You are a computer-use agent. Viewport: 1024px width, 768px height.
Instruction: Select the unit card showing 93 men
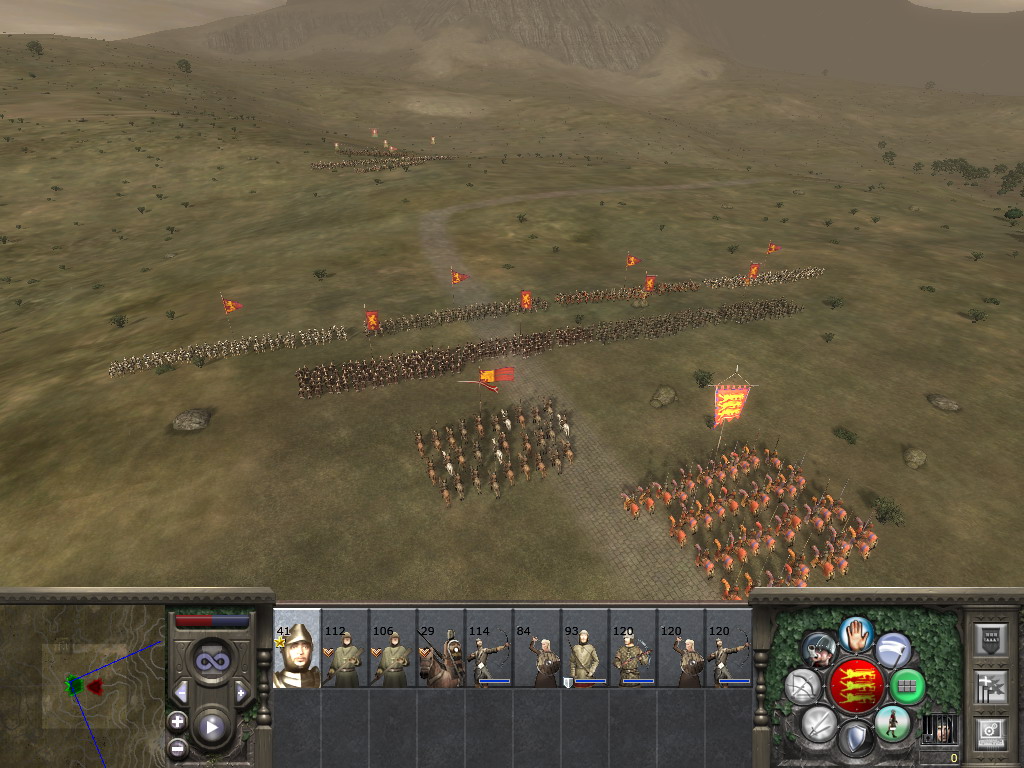pyautogui.click(x=585, y=650)
